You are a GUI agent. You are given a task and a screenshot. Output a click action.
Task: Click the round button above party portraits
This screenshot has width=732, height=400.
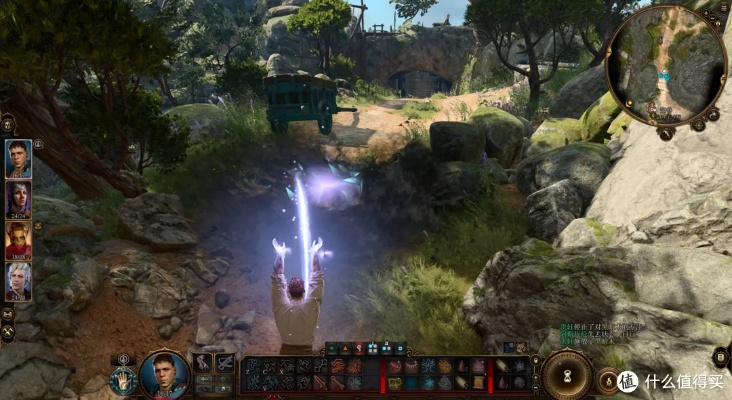tap(8, 123)
